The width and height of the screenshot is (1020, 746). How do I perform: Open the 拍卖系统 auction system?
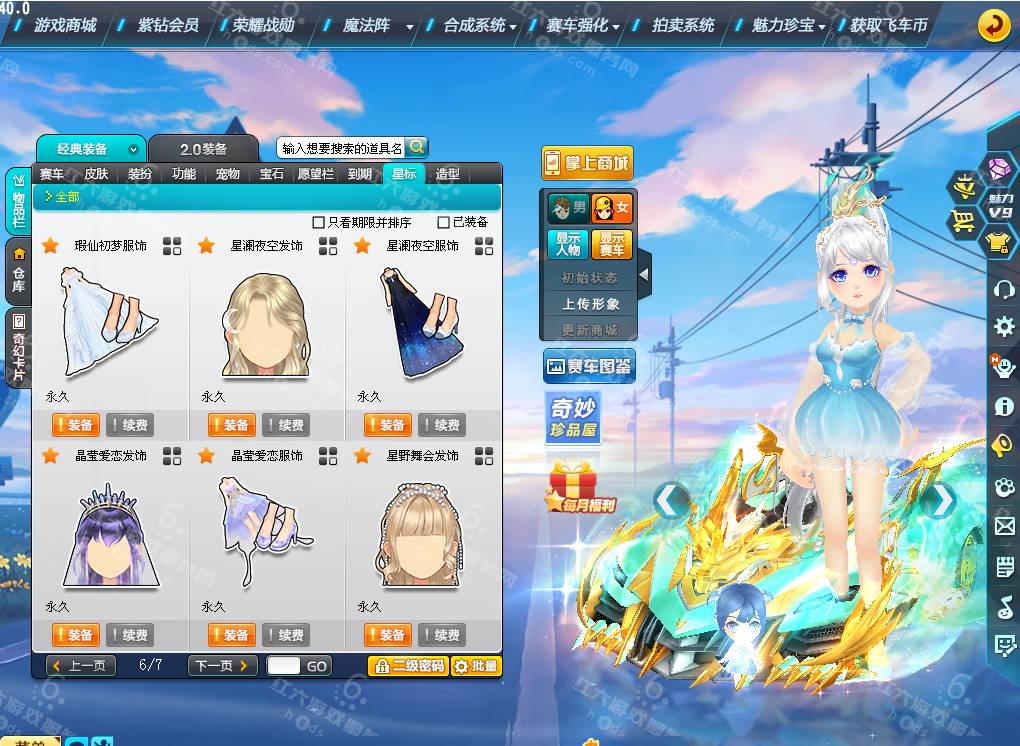pyautogui.click(x=683, y=25)
